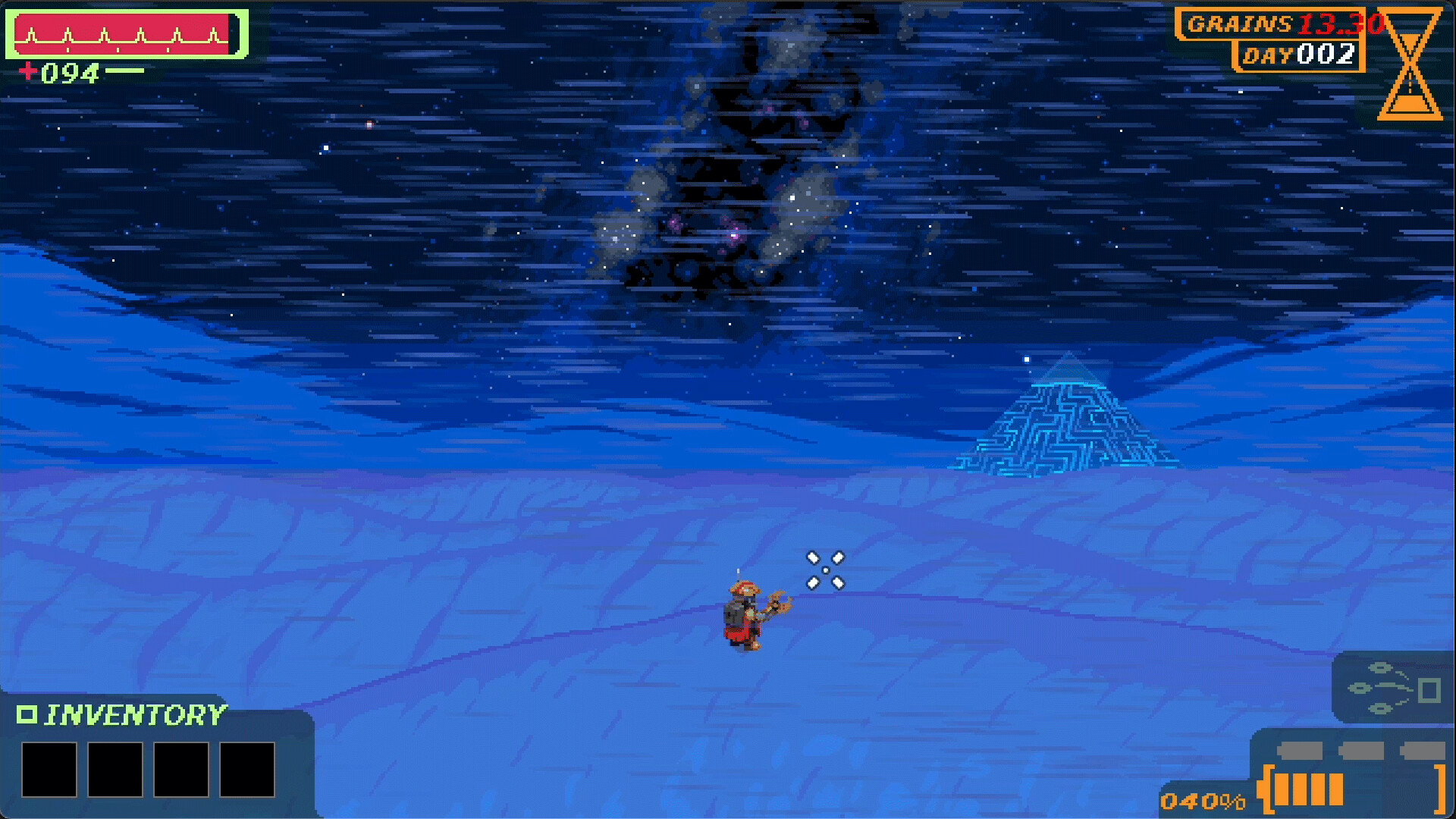Click the leftmost gray battery indicator icon
The width and height of the screenshot is (1456, 819).
(1300, 749)
